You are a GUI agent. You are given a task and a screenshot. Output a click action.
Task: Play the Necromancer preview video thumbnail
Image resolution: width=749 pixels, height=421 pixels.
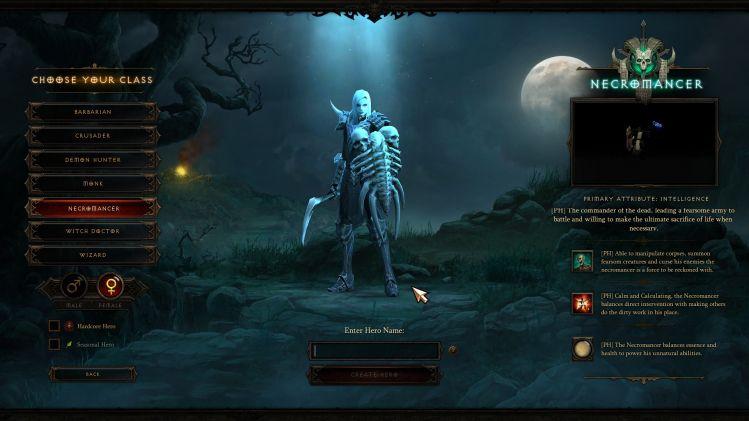click(643, 140)
